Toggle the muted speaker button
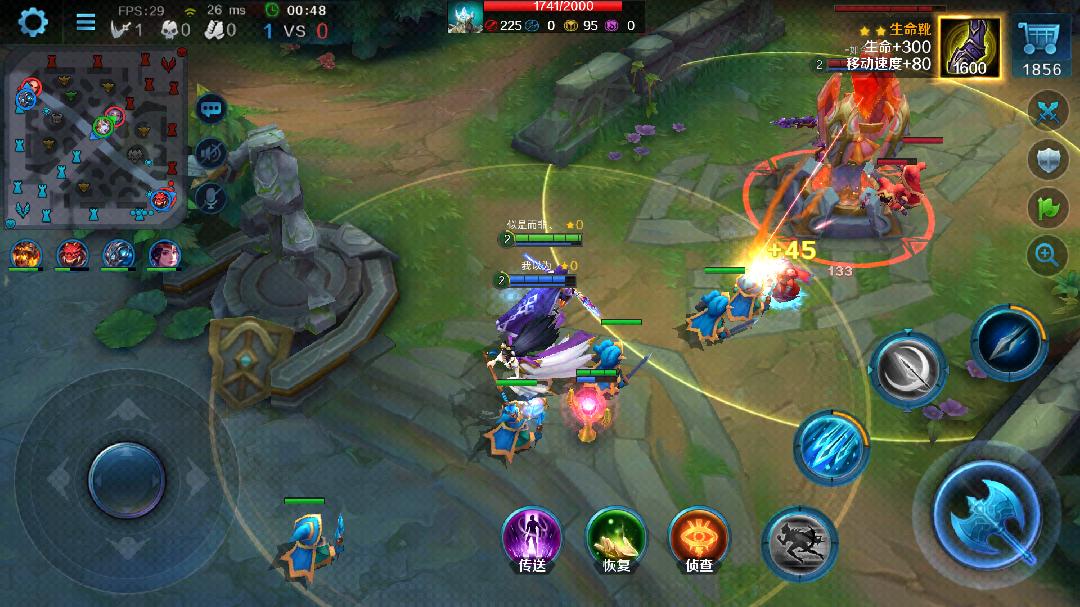 click(x=211, y=153)
